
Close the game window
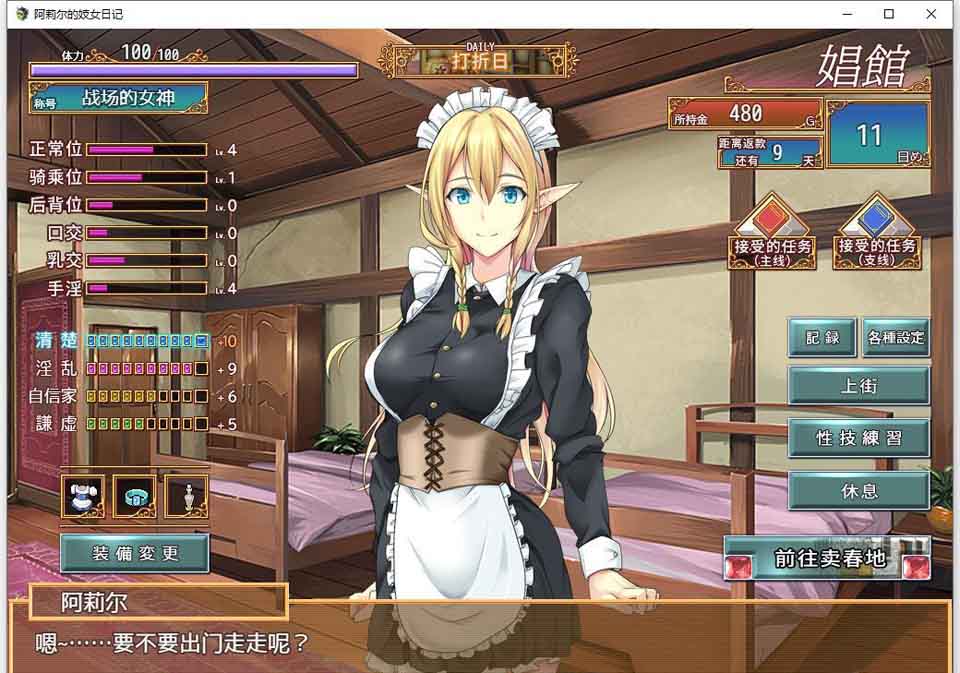932,14
